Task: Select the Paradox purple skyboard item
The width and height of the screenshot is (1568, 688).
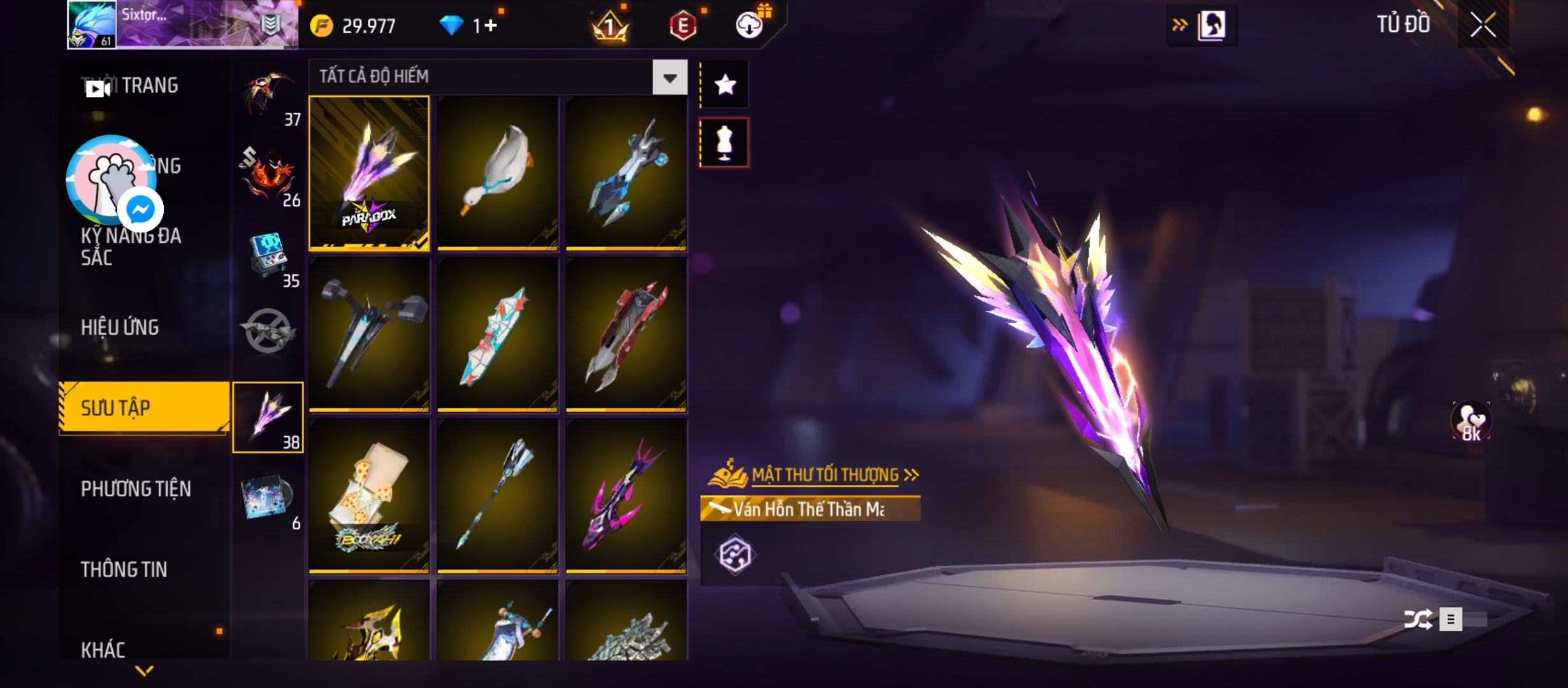Action: coord(369,173)
